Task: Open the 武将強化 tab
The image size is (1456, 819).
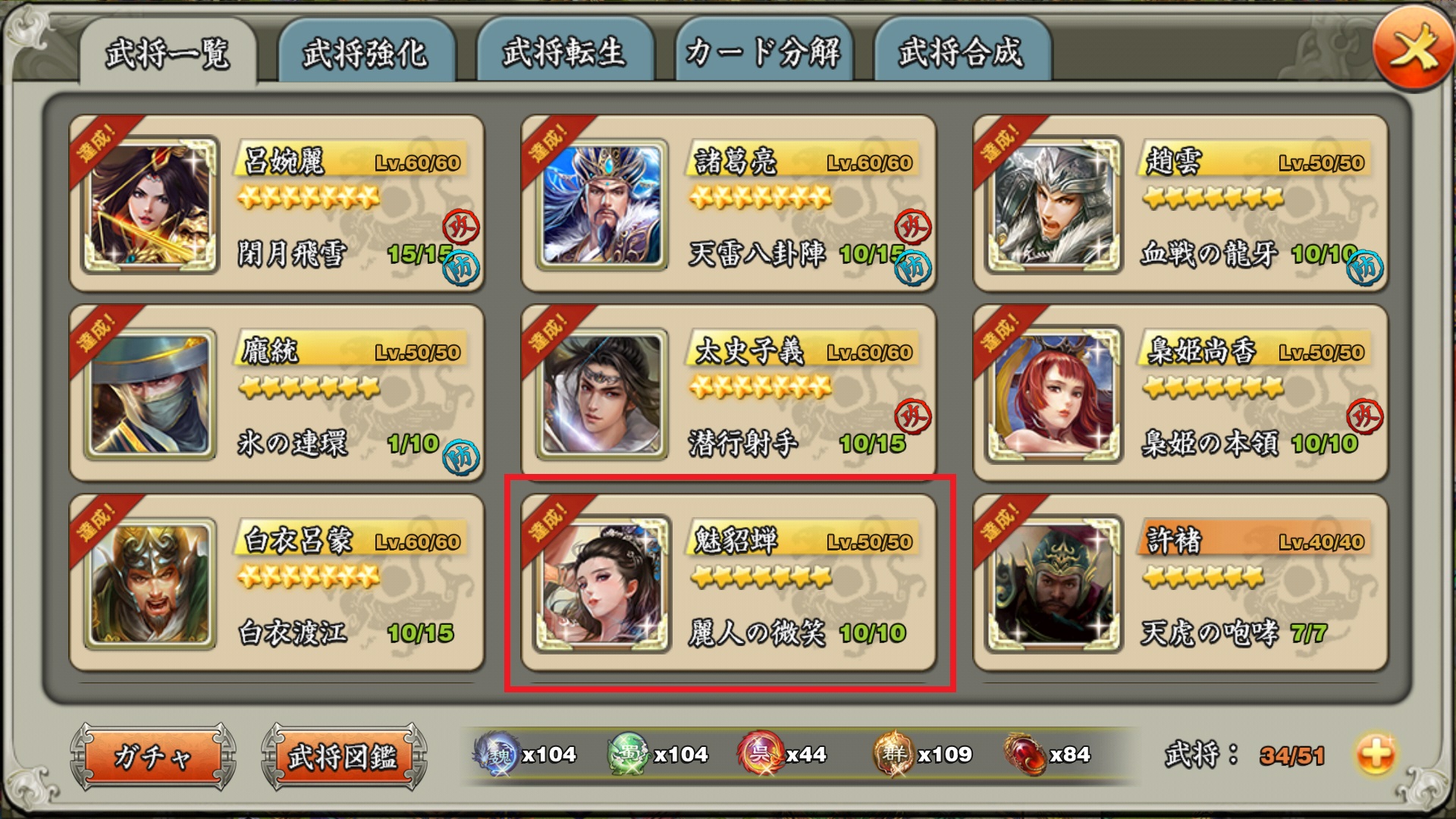Action: tap(366, 53)
